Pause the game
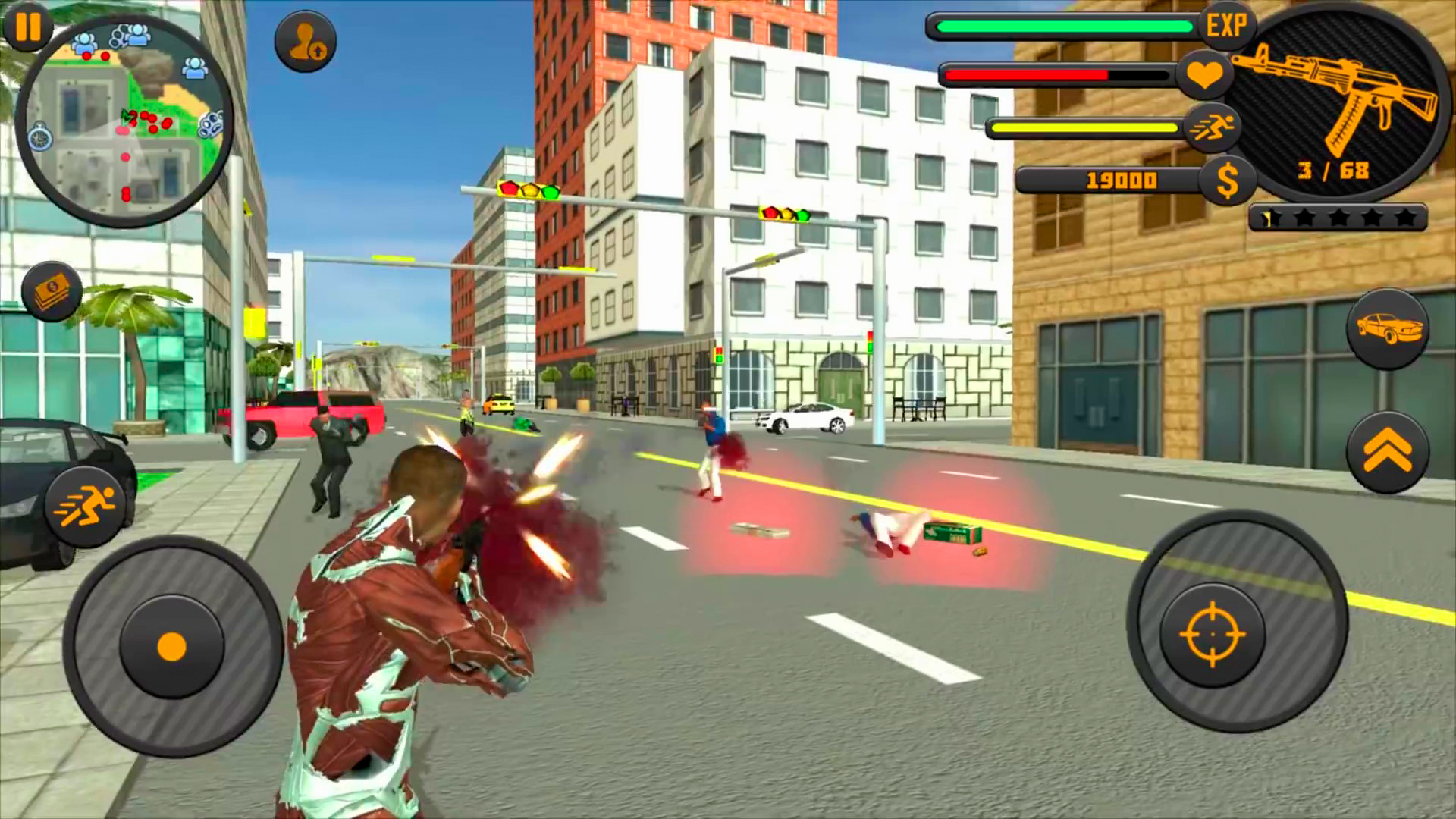The width and height of the screenshot is (1456, 819). coord(29,29)
